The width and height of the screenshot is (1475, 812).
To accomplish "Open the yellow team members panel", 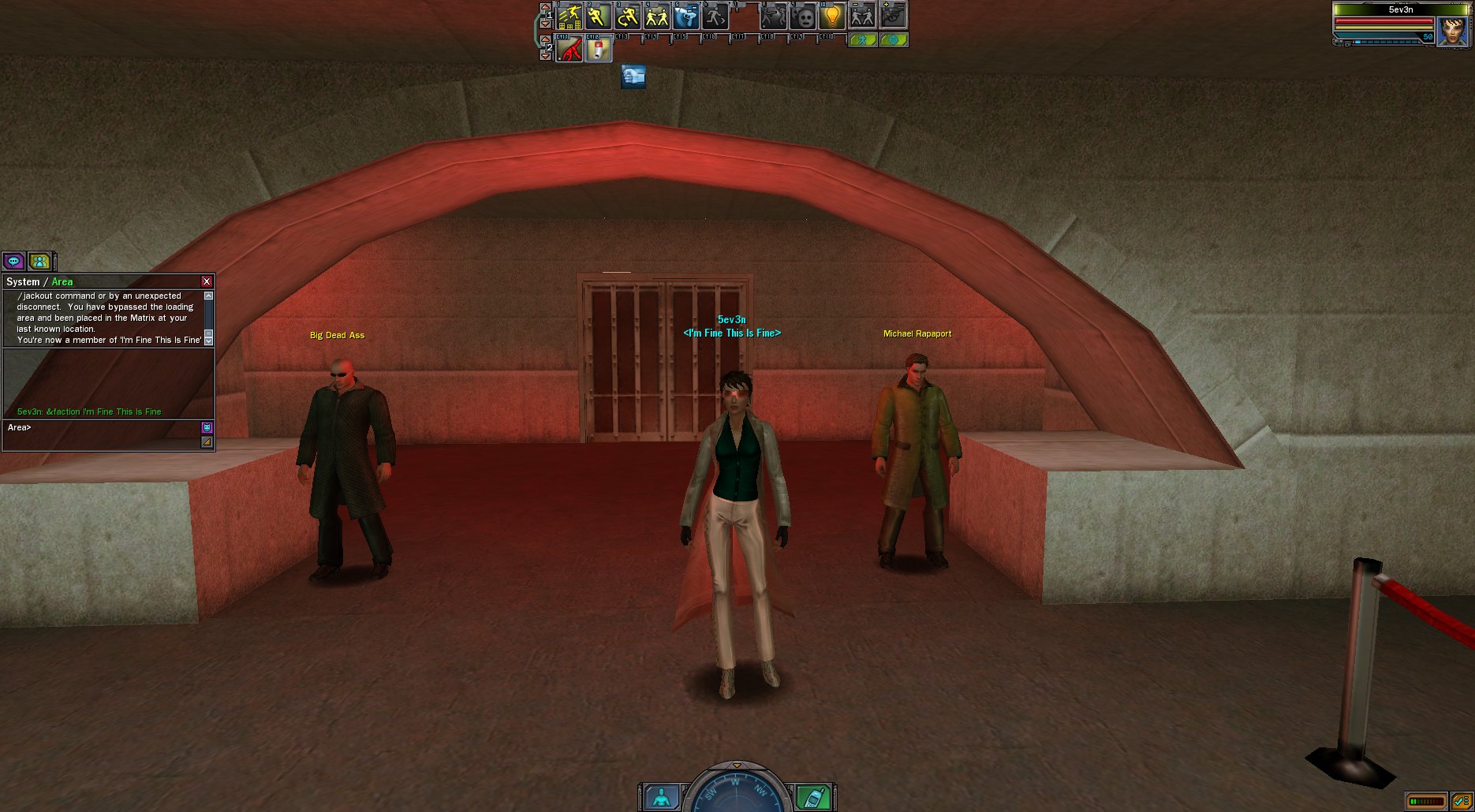I will click(39, 261).
